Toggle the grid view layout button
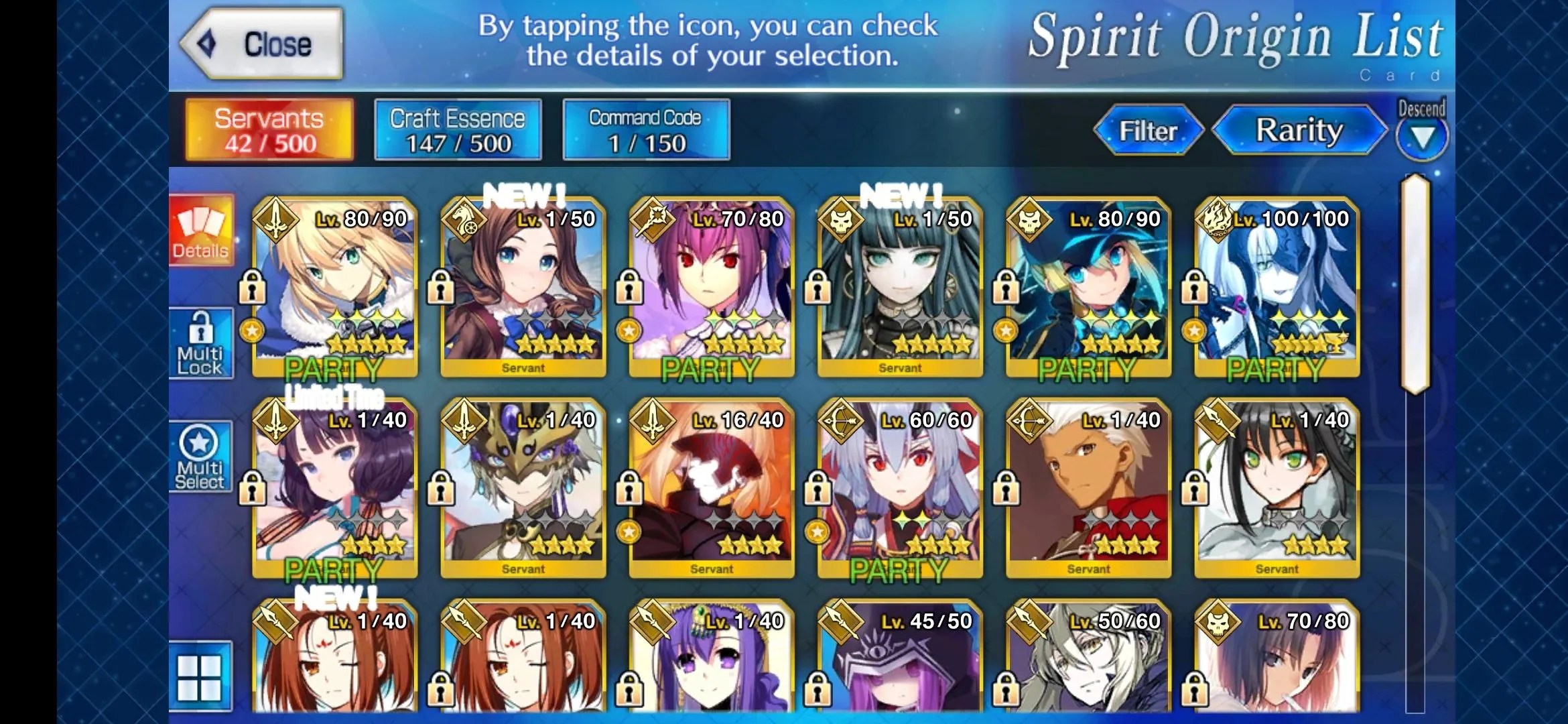 200,676
